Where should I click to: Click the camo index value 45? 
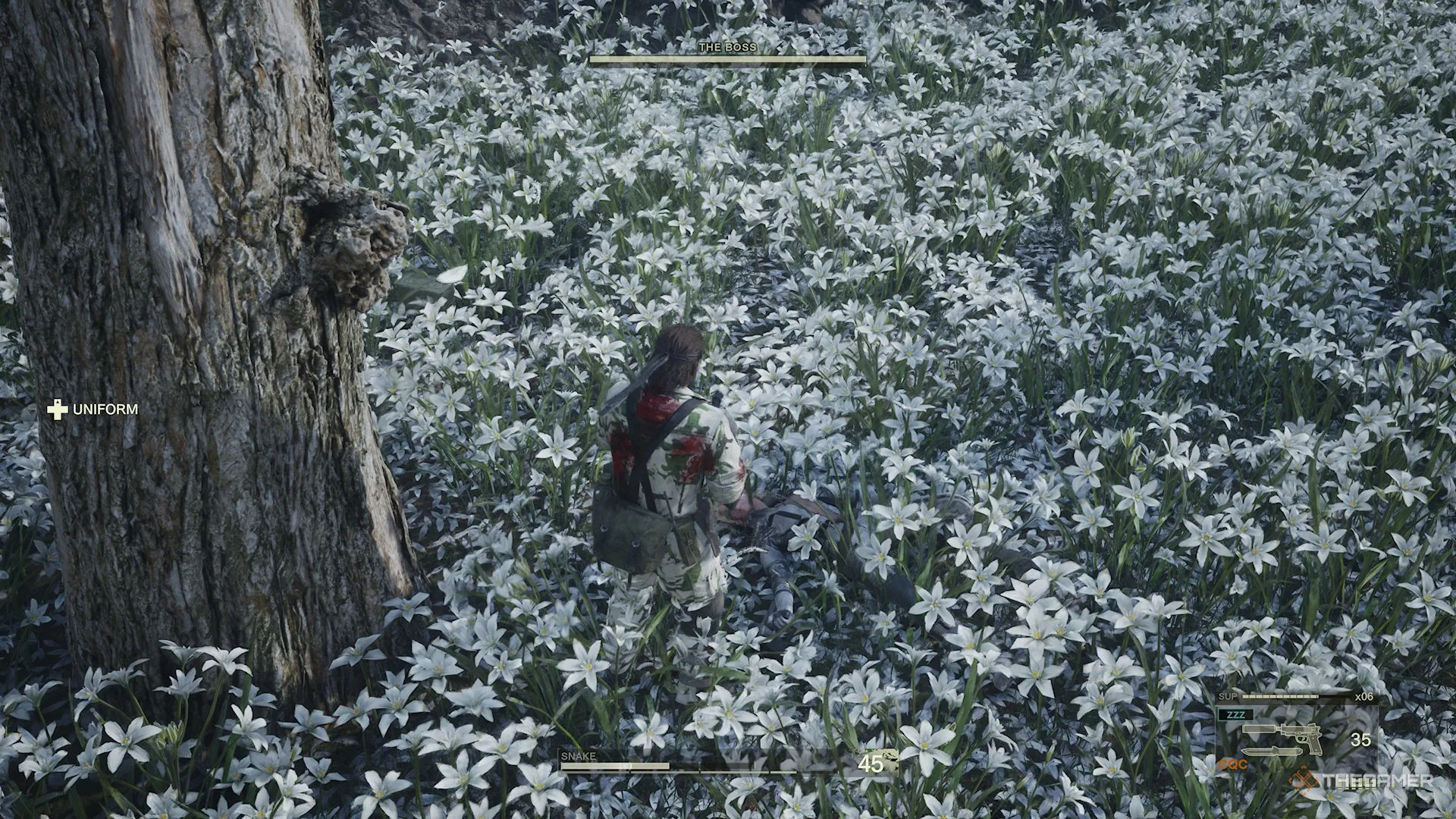[x=871, y=764]
